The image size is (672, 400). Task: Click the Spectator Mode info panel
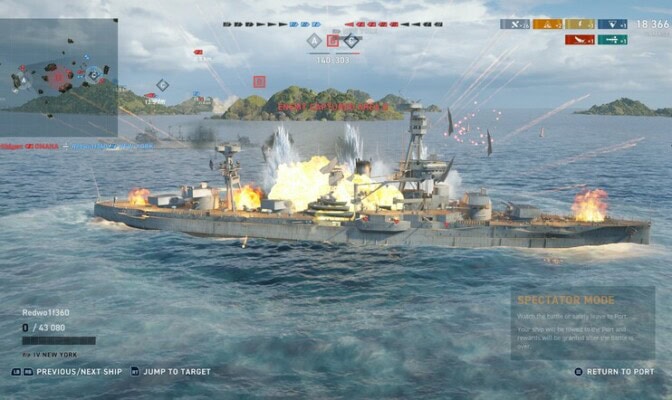(x=583, y=323)
